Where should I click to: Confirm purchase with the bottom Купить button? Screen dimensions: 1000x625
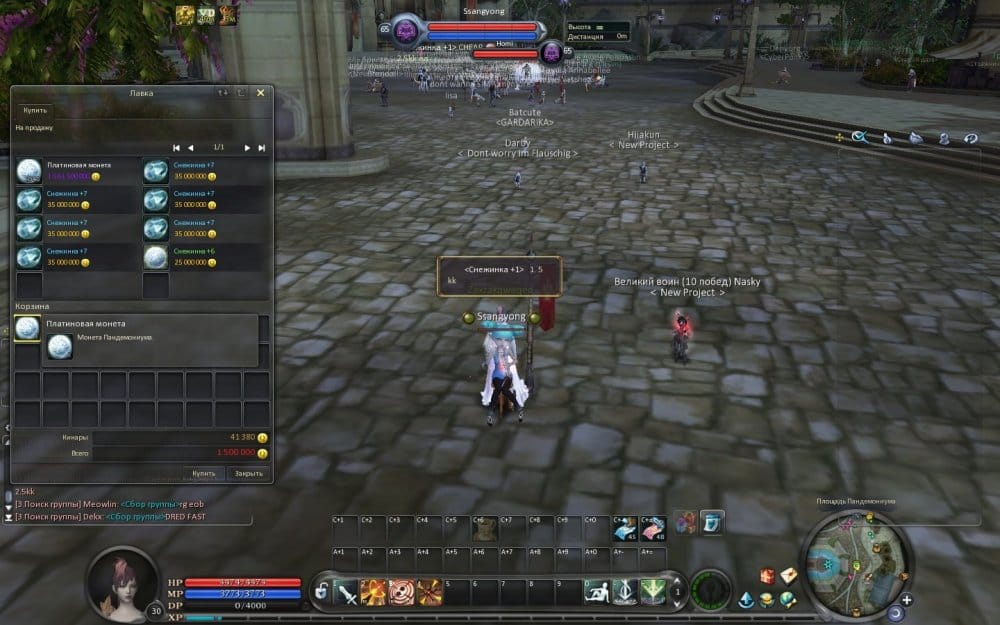click(204, 473)
